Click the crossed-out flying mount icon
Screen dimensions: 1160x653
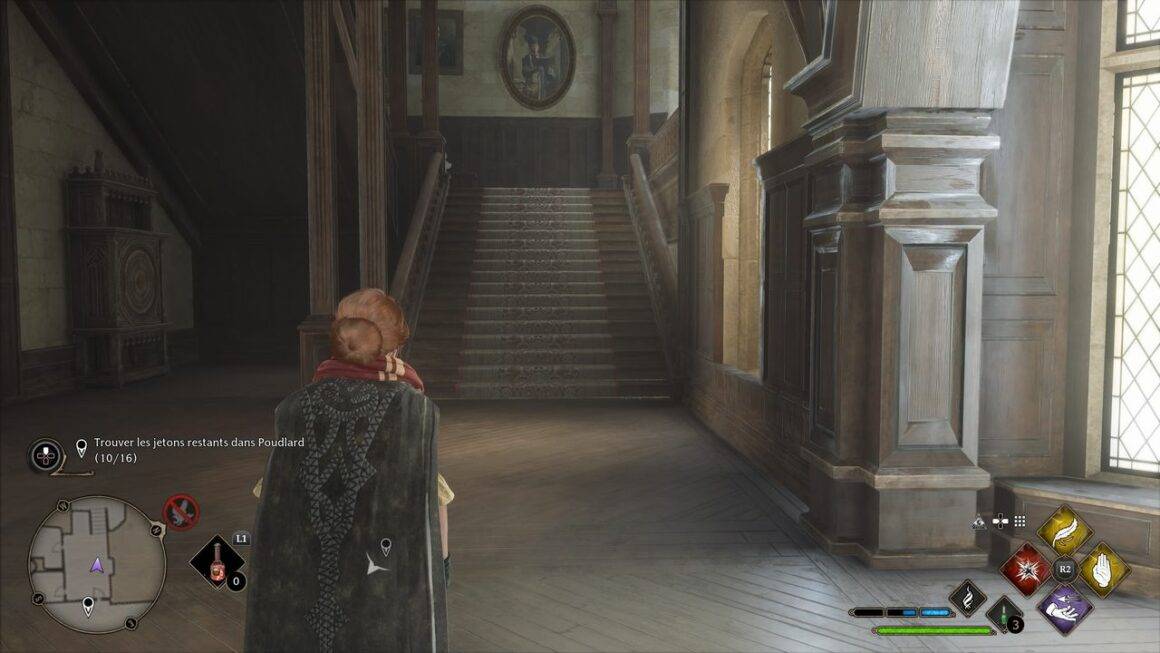(x=181, y=512)
